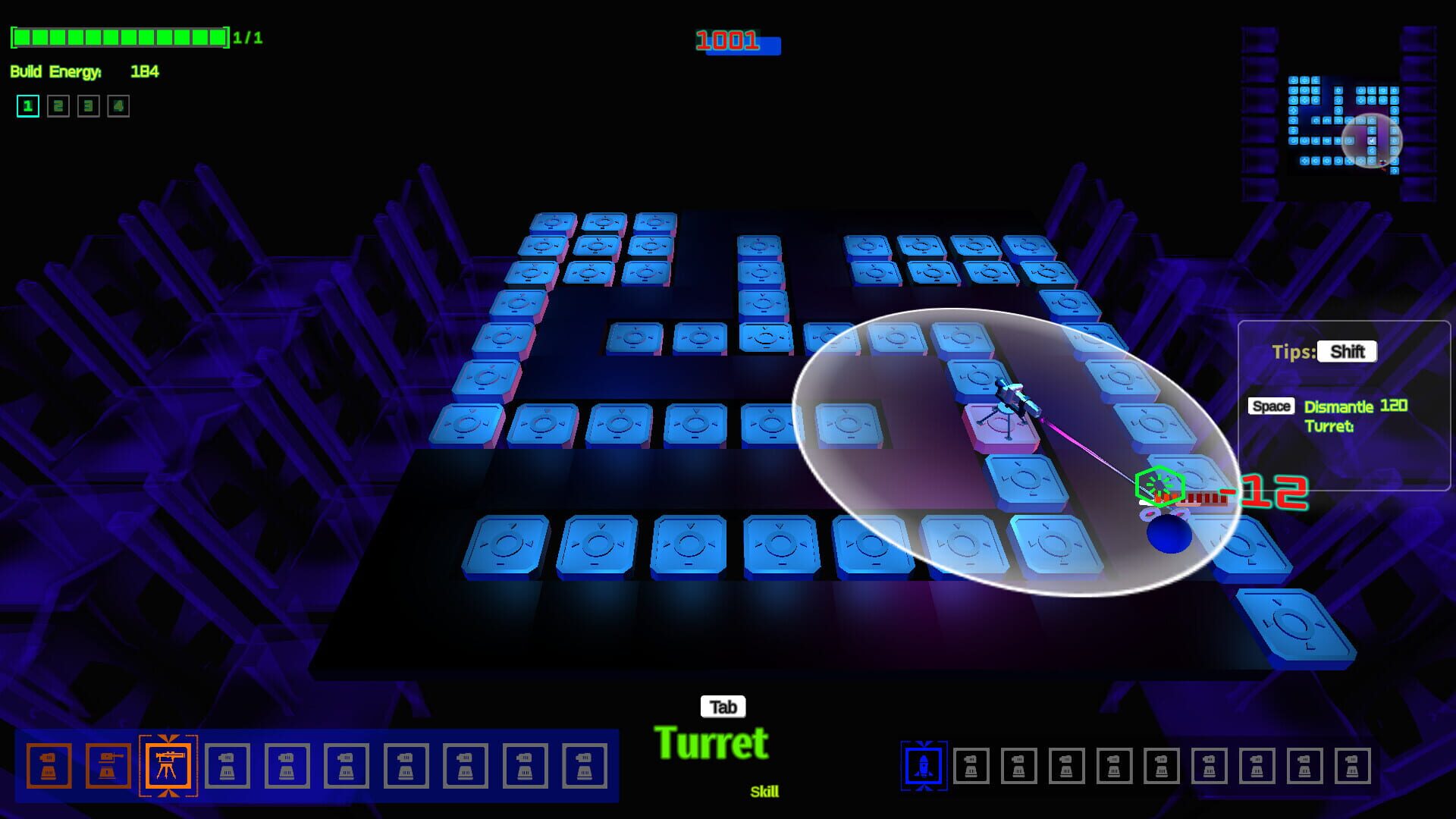Switch to loadout slot 2

point(57,106)
